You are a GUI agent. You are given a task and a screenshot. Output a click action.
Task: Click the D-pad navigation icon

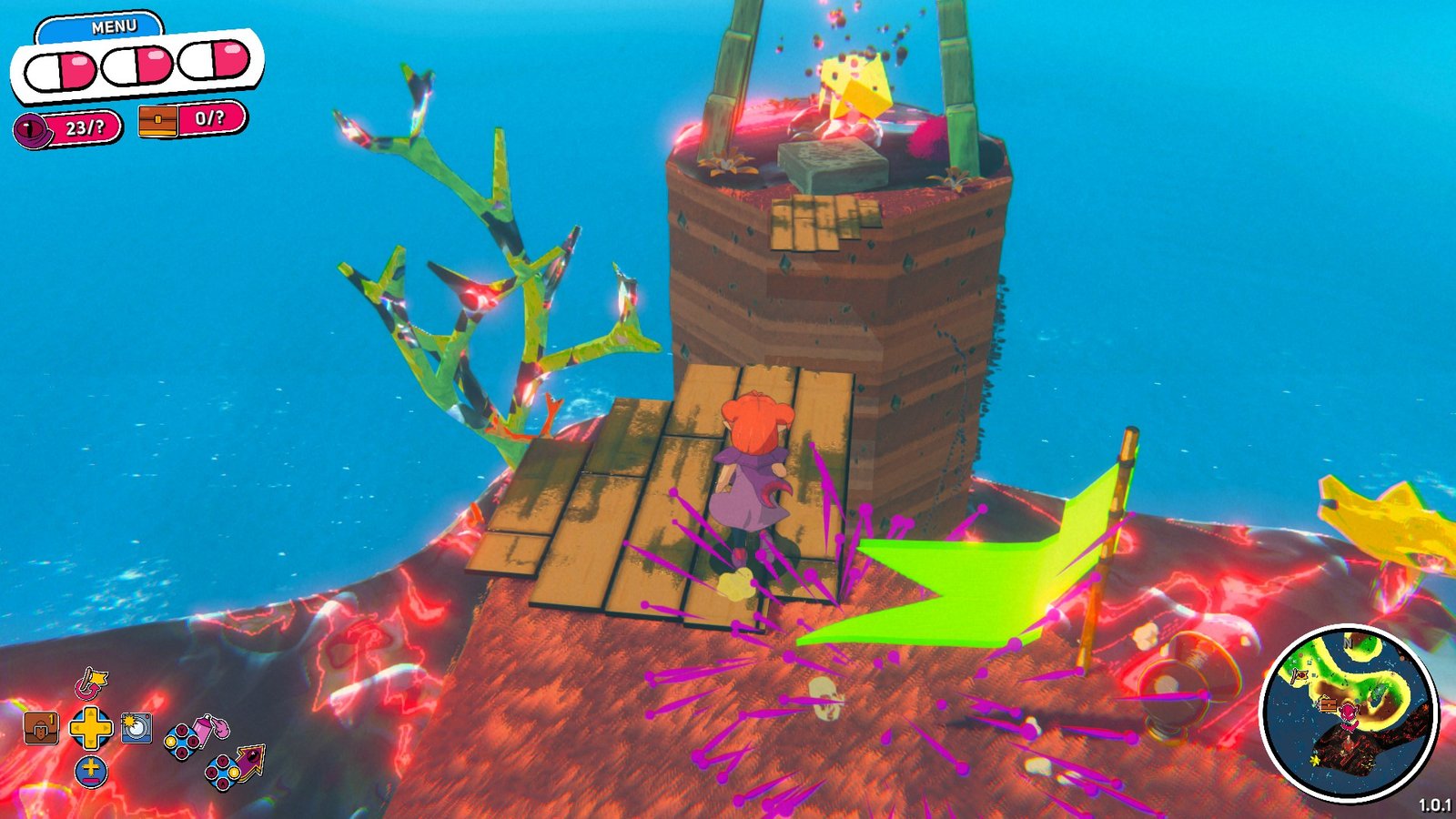91,728
